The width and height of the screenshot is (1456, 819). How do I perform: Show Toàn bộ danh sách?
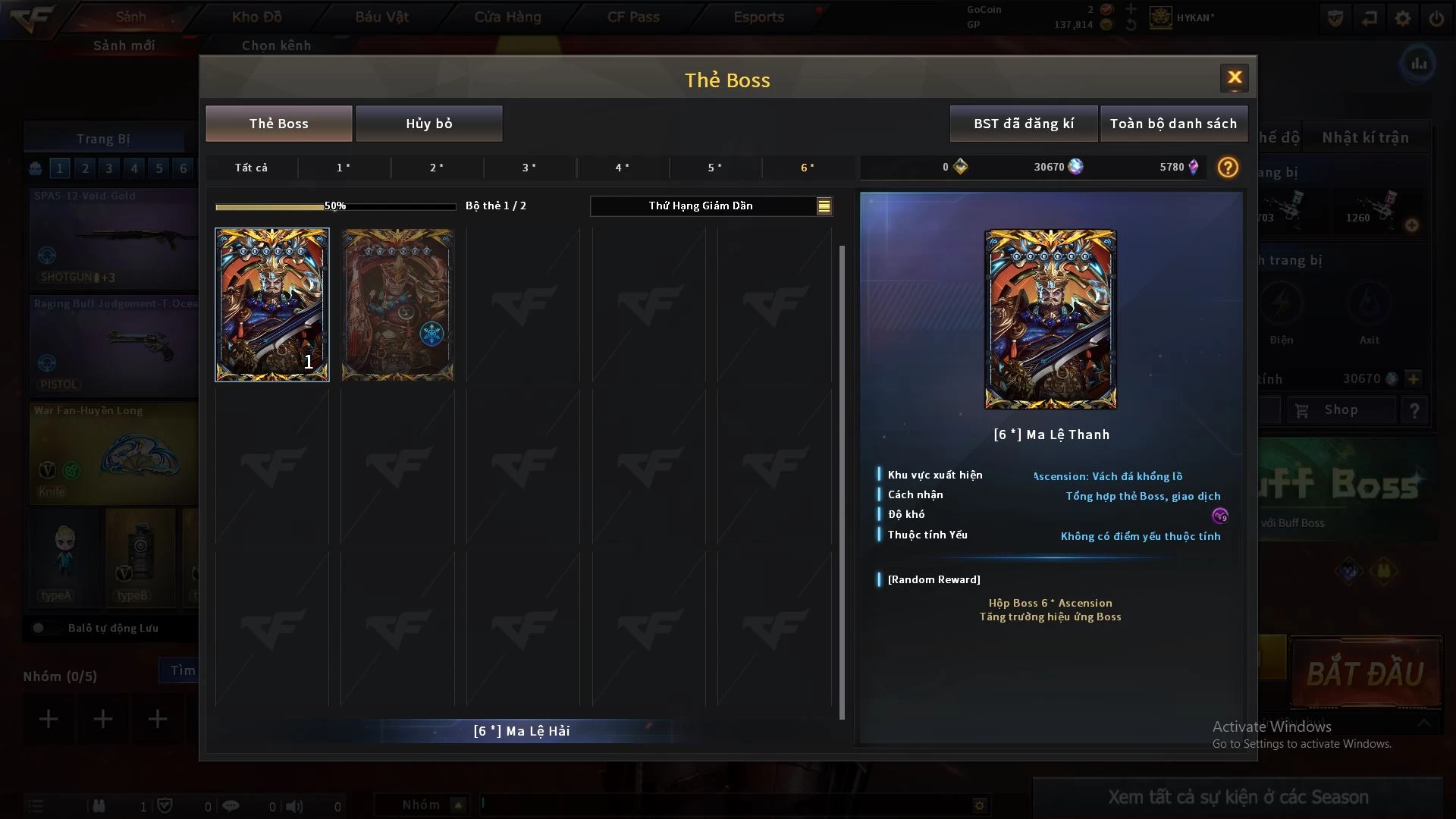pos(1172,124)
